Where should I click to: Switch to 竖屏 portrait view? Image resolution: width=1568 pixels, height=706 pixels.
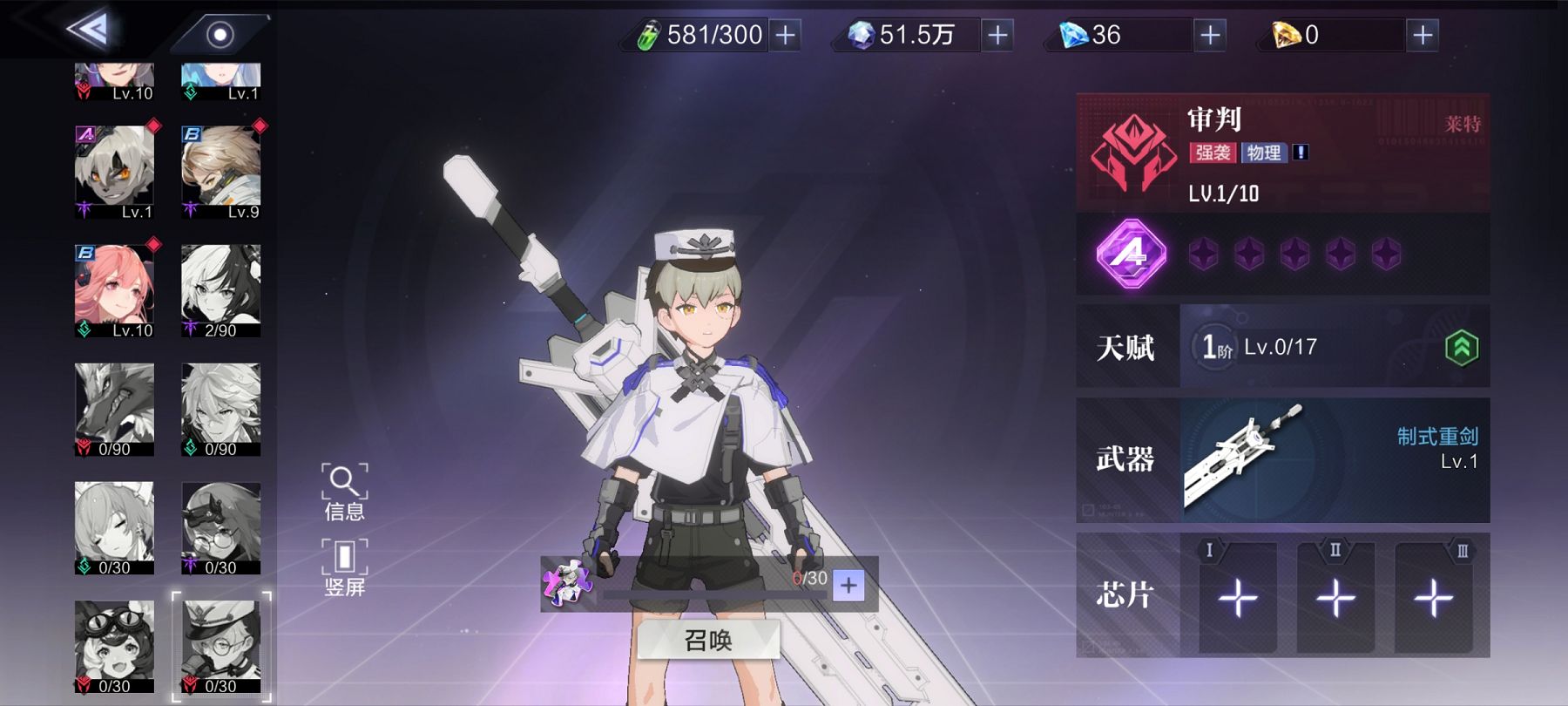[344, 568]
